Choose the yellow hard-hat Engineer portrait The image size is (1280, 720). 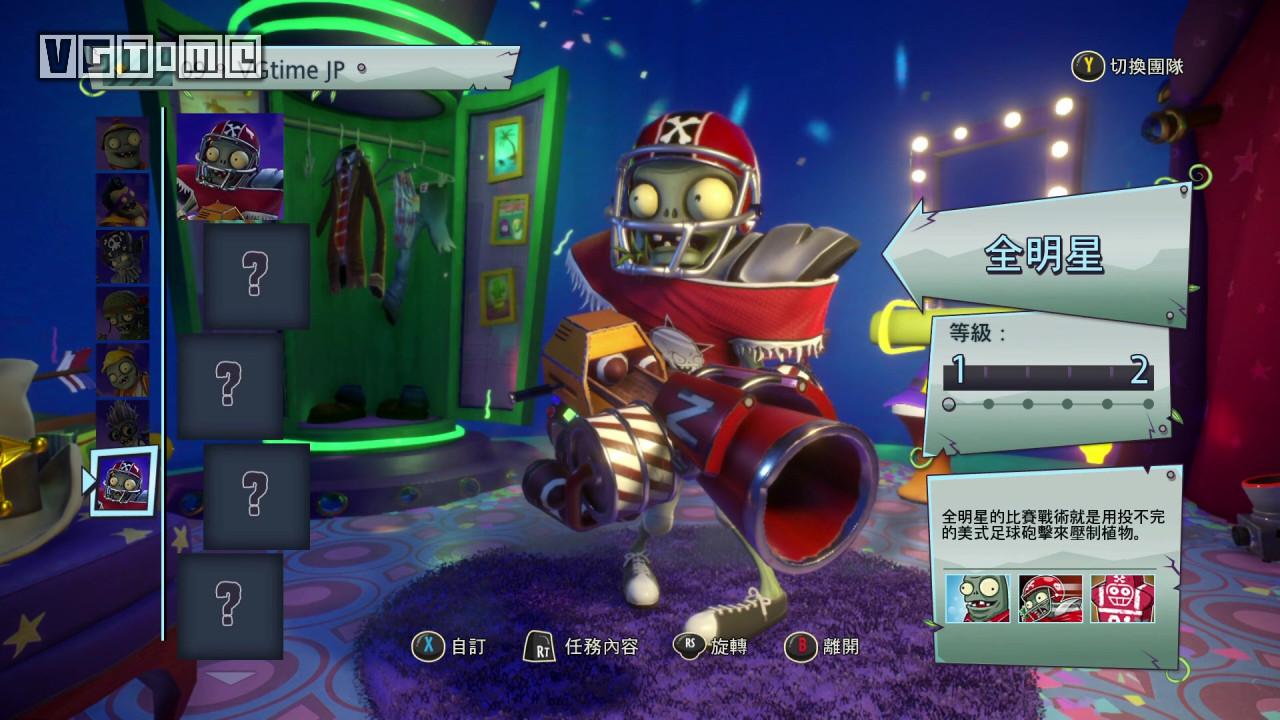coord(123,370)
